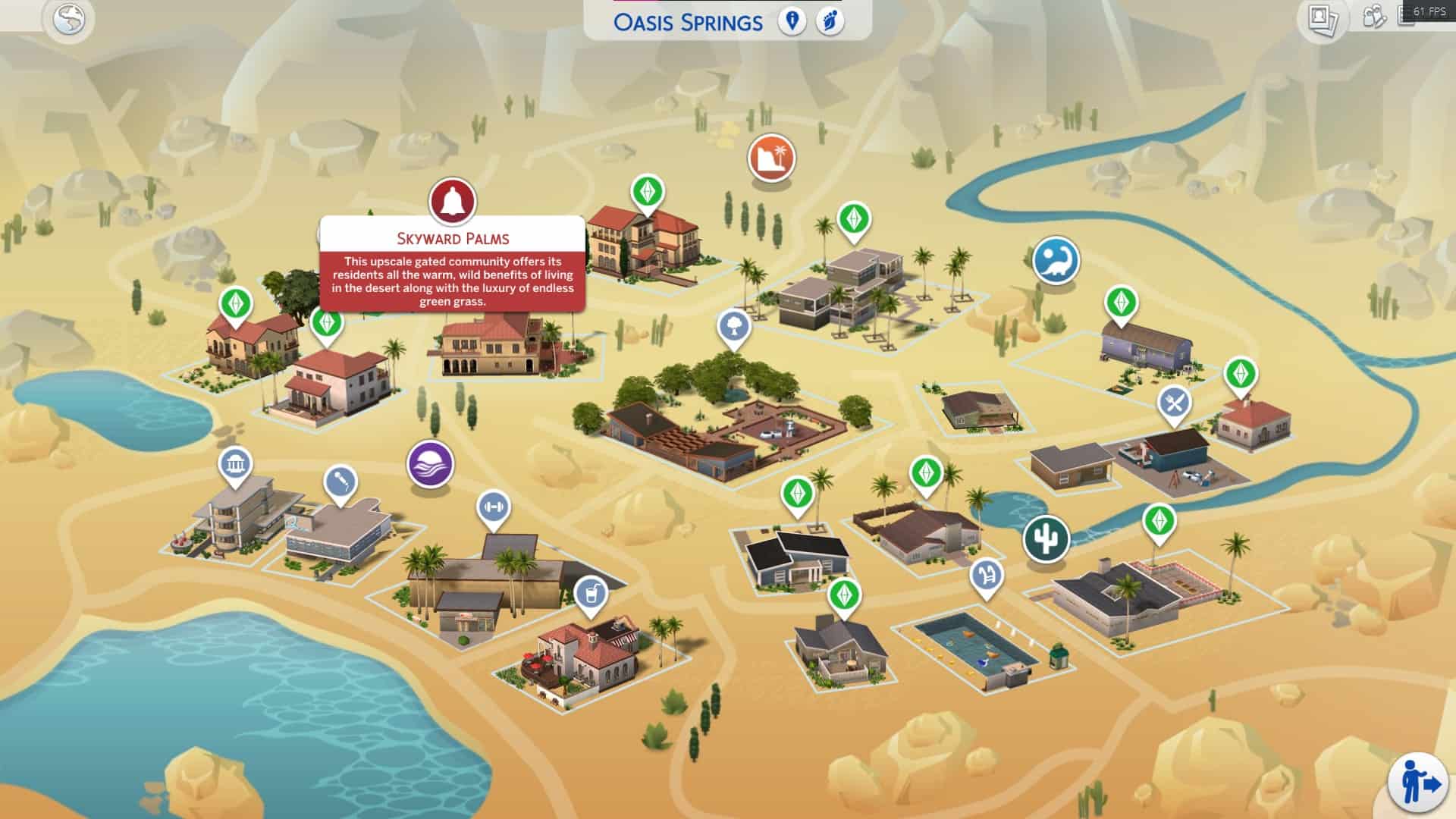Choose the tree park lot pin

point(733,327)
